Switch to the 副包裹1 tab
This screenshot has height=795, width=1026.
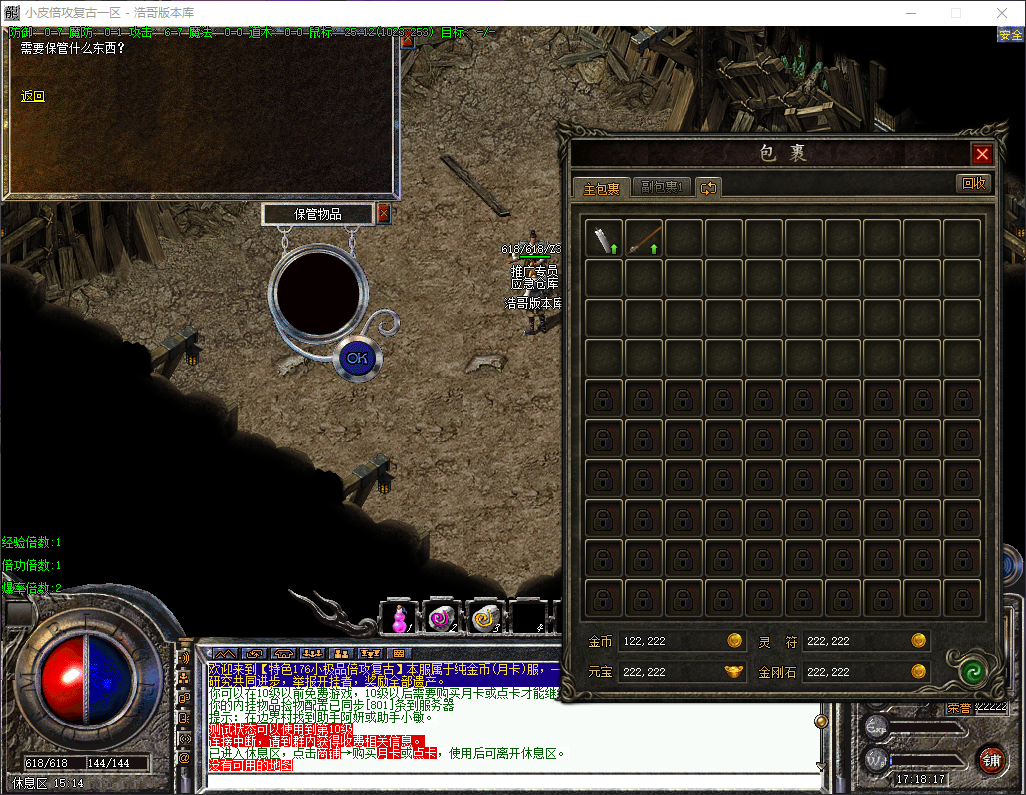pyautogui.click(x=662, y=188)
